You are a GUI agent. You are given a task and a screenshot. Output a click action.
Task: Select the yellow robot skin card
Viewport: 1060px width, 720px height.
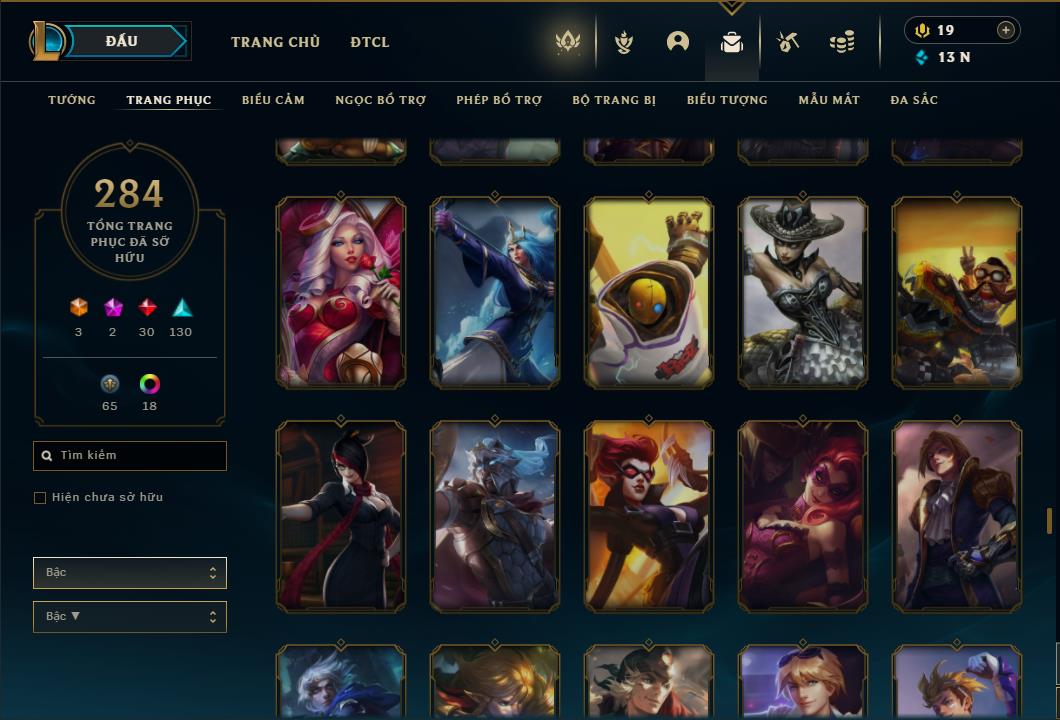tap(649, 292)
